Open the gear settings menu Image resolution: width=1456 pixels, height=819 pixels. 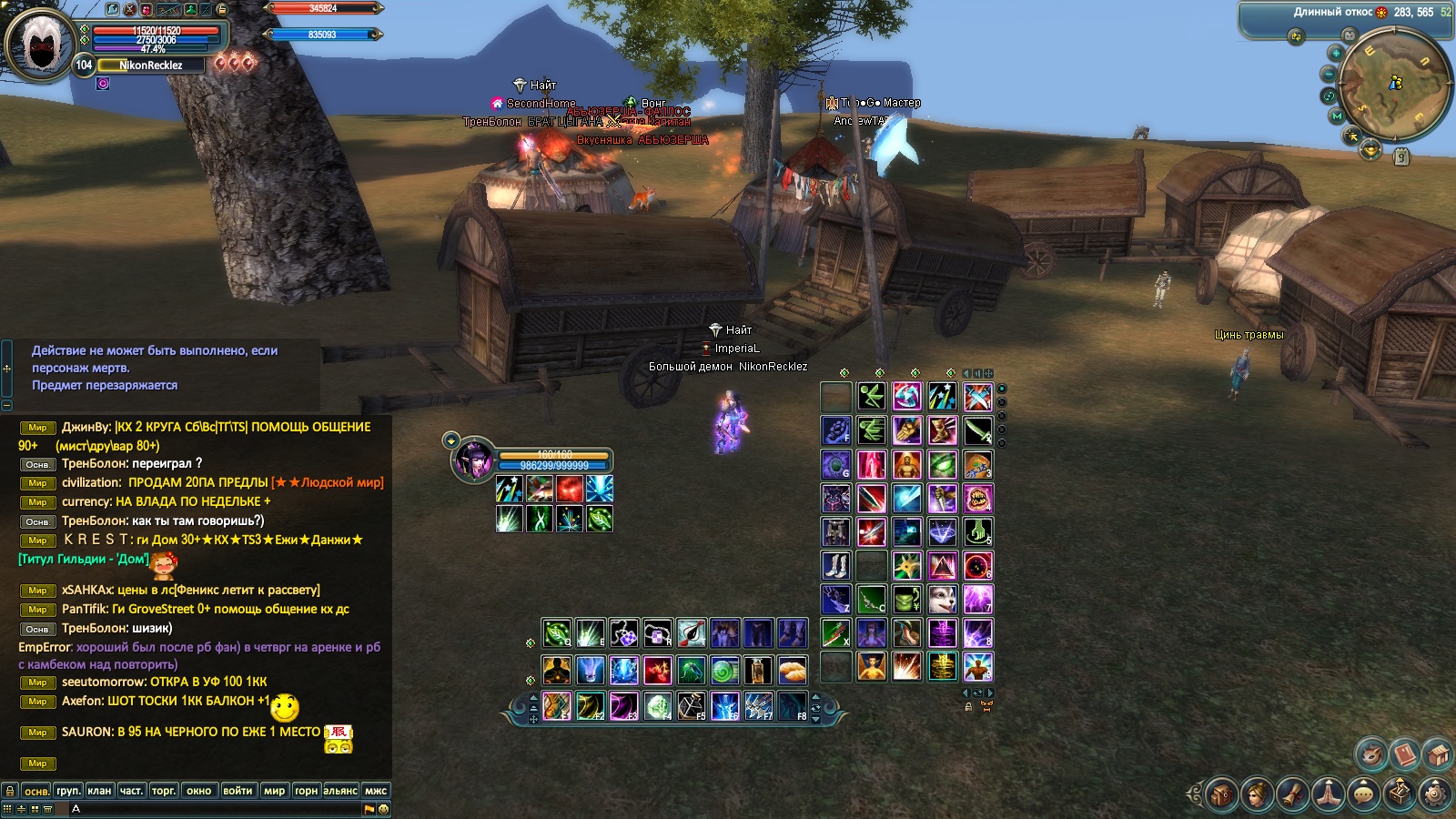pyautogui.click(x=1434, y=794)
